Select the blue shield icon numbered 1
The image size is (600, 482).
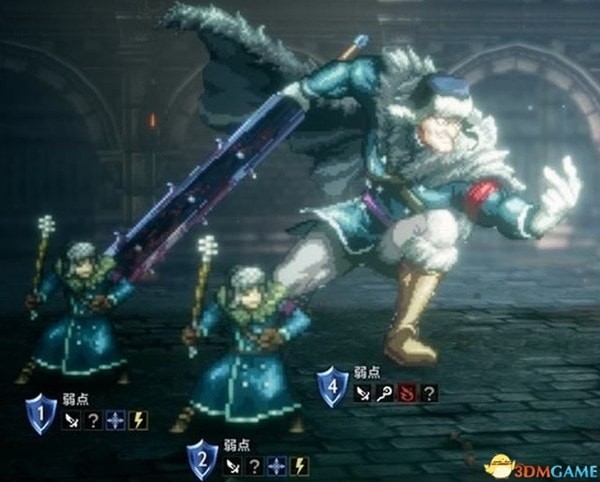coord(41,412)
